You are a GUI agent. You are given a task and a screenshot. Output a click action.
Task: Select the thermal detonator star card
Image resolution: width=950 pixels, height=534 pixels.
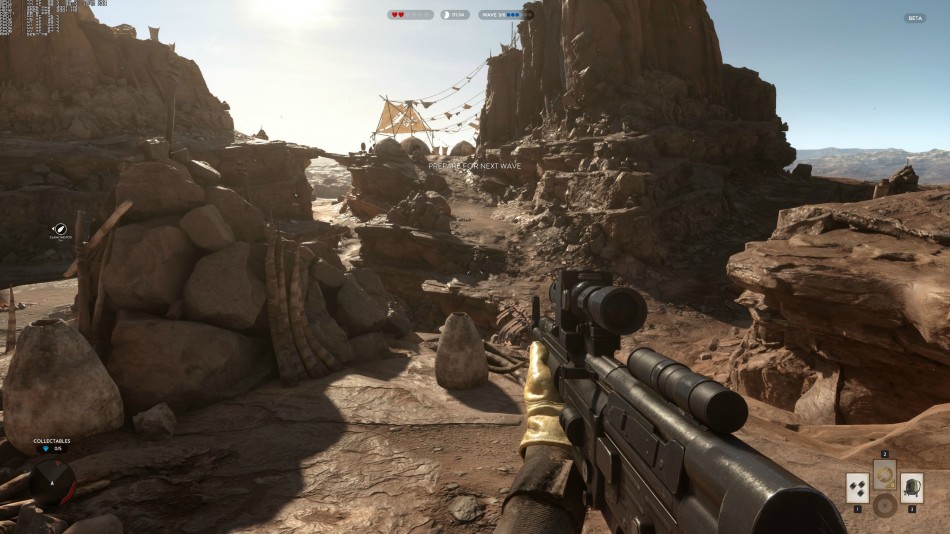857,487
